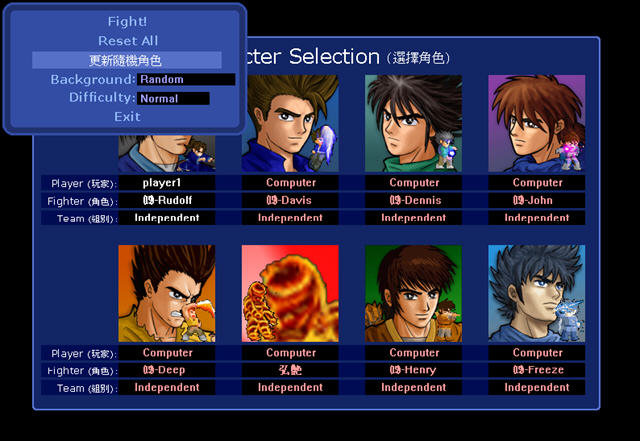Viewport: 640px width, 441px height.
Task: Select the highlighted Chinese random-refresh option
Action: (x=126, y=60)
